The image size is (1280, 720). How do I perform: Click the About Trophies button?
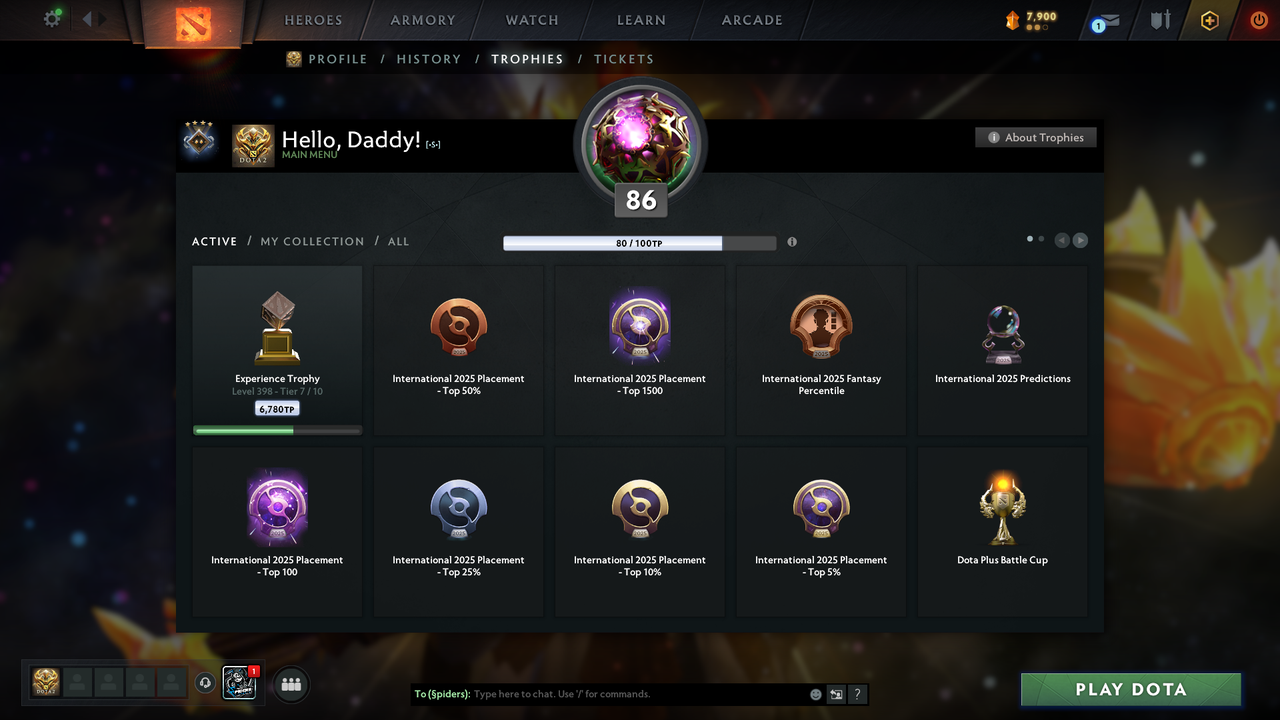(x=1035, y=137)
